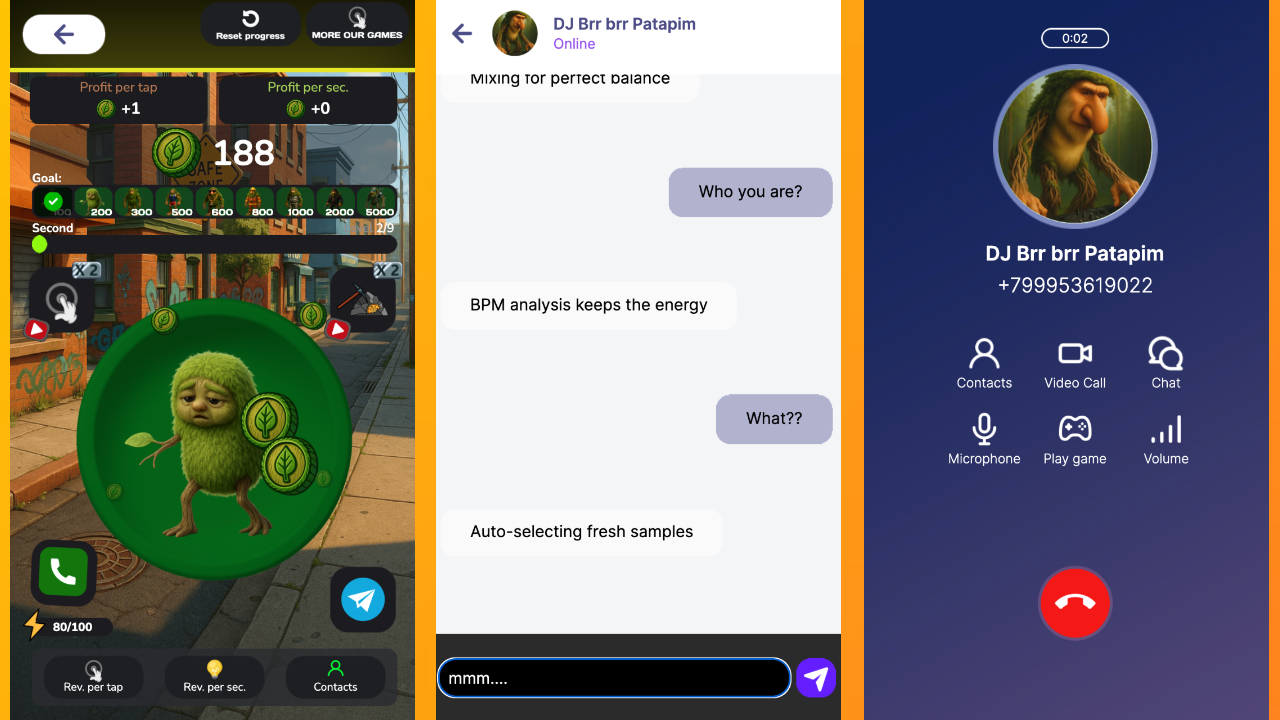This screenshot has width=1280, height=720.
Task: Open MORE OUR GAMES
Action: 357,24
